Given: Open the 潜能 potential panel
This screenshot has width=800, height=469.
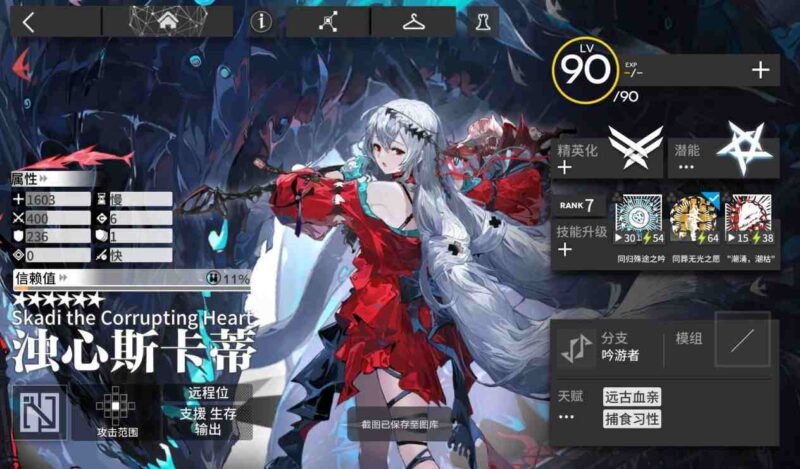Looking at the screenshot, I should coord(722,152).
